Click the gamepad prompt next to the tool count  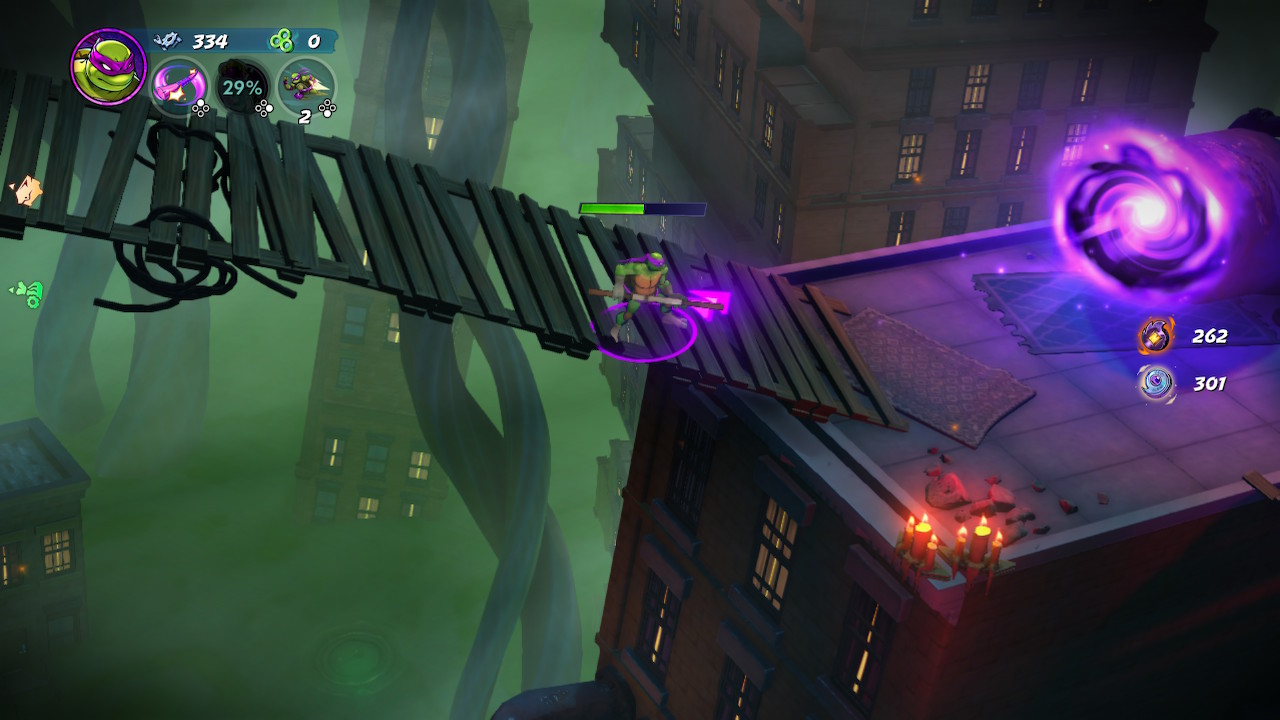(327, 107)
